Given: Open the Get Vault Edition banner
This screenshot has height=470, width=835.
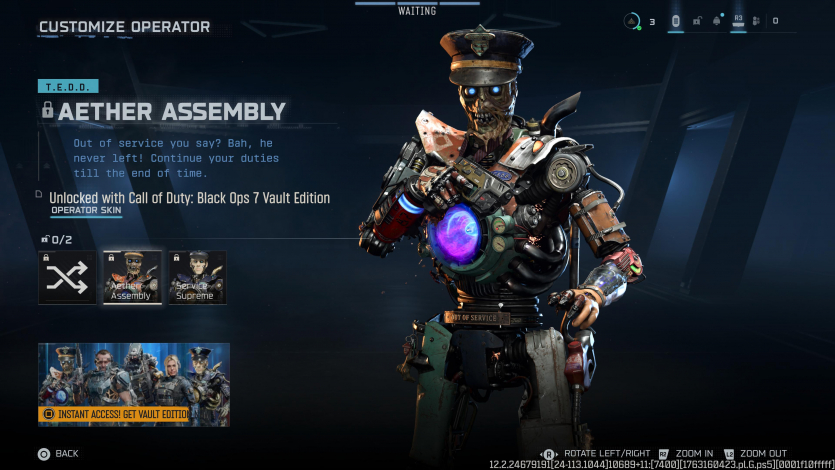Looking at the screenshot, I should [134, 384].
